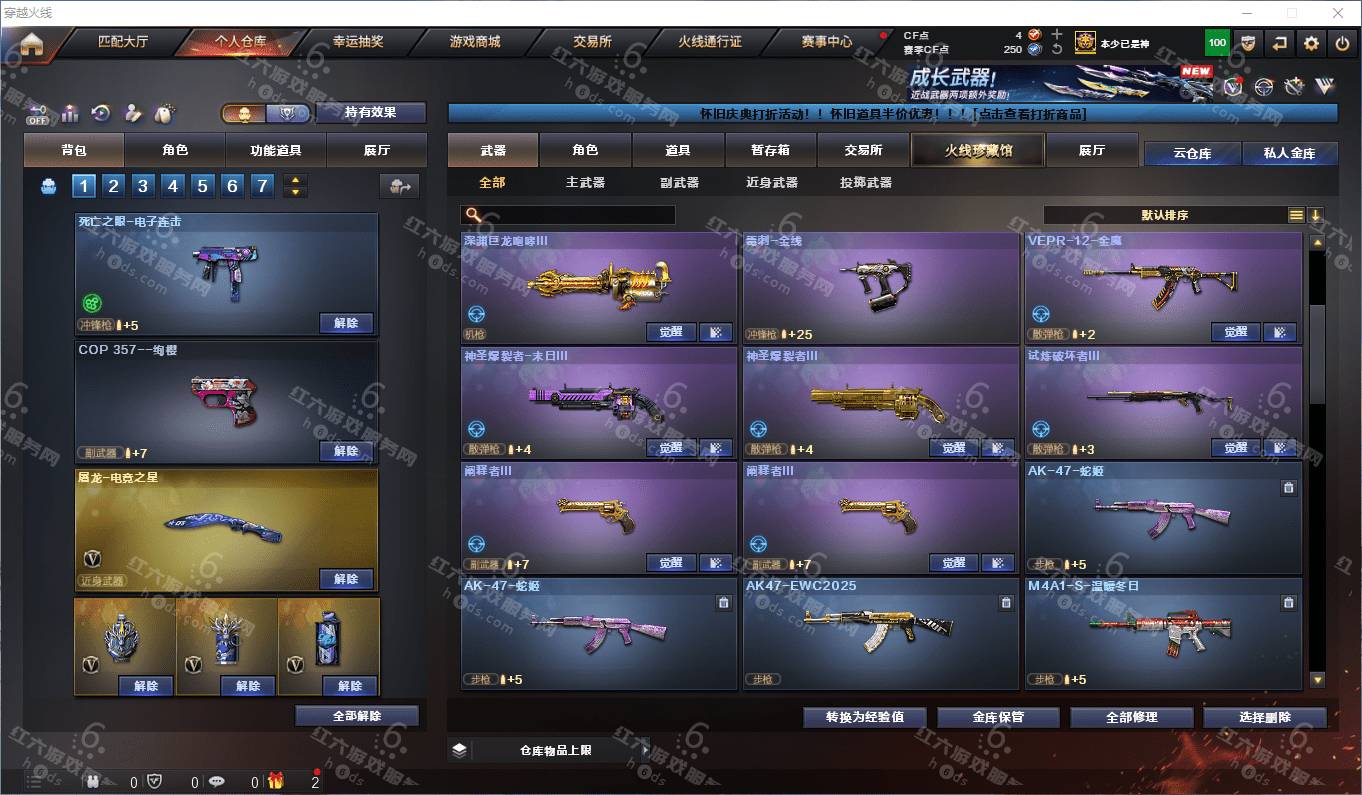Click the 转换为经验值 button
1362x795 pixels.
pyautogui.click(x=865, y=717)
